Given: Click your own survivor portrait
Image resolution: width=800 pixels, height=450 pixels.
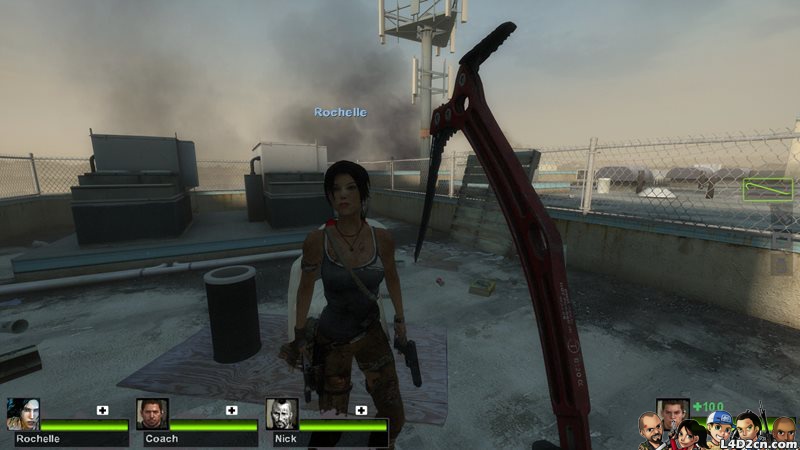Looking at the screenshot, I should coord(673,413).
